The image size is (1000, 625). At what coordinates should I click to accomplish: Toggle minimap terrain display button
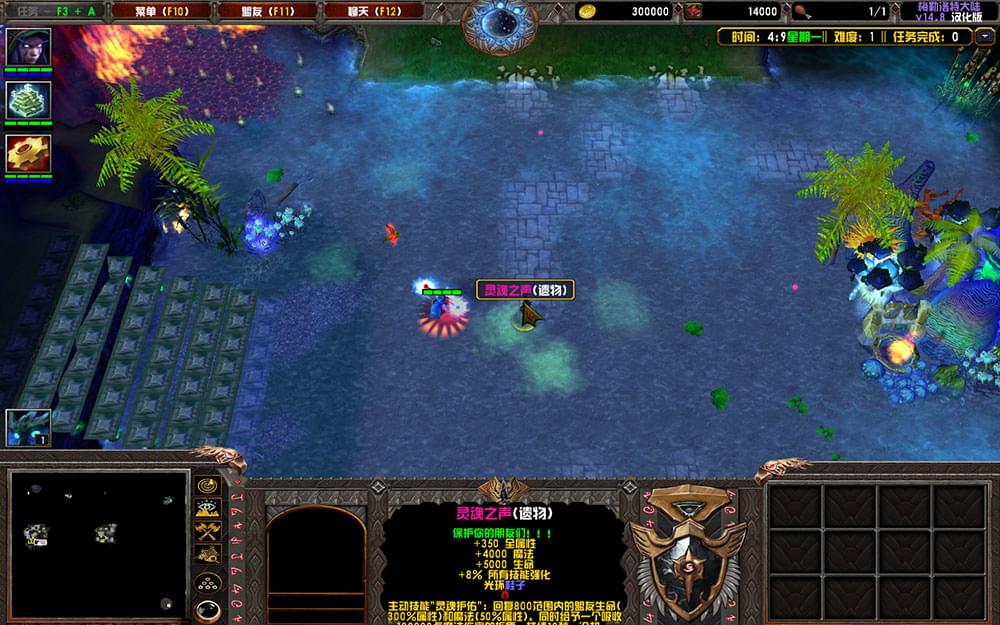pos(207,508)
